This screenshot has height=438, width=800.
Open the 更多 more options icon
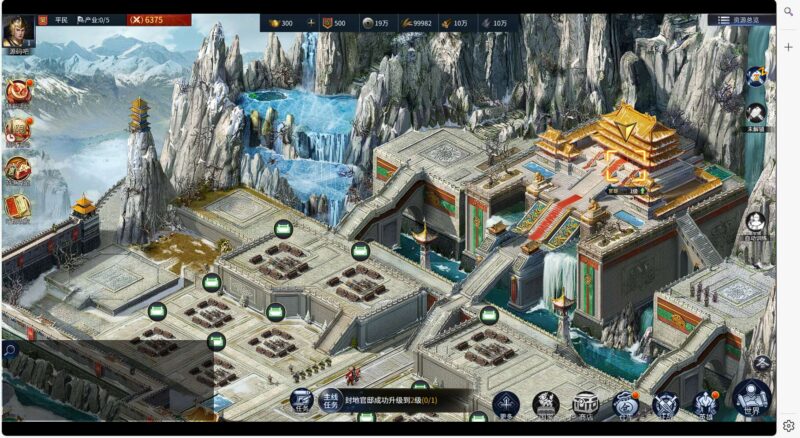(507, 403)
